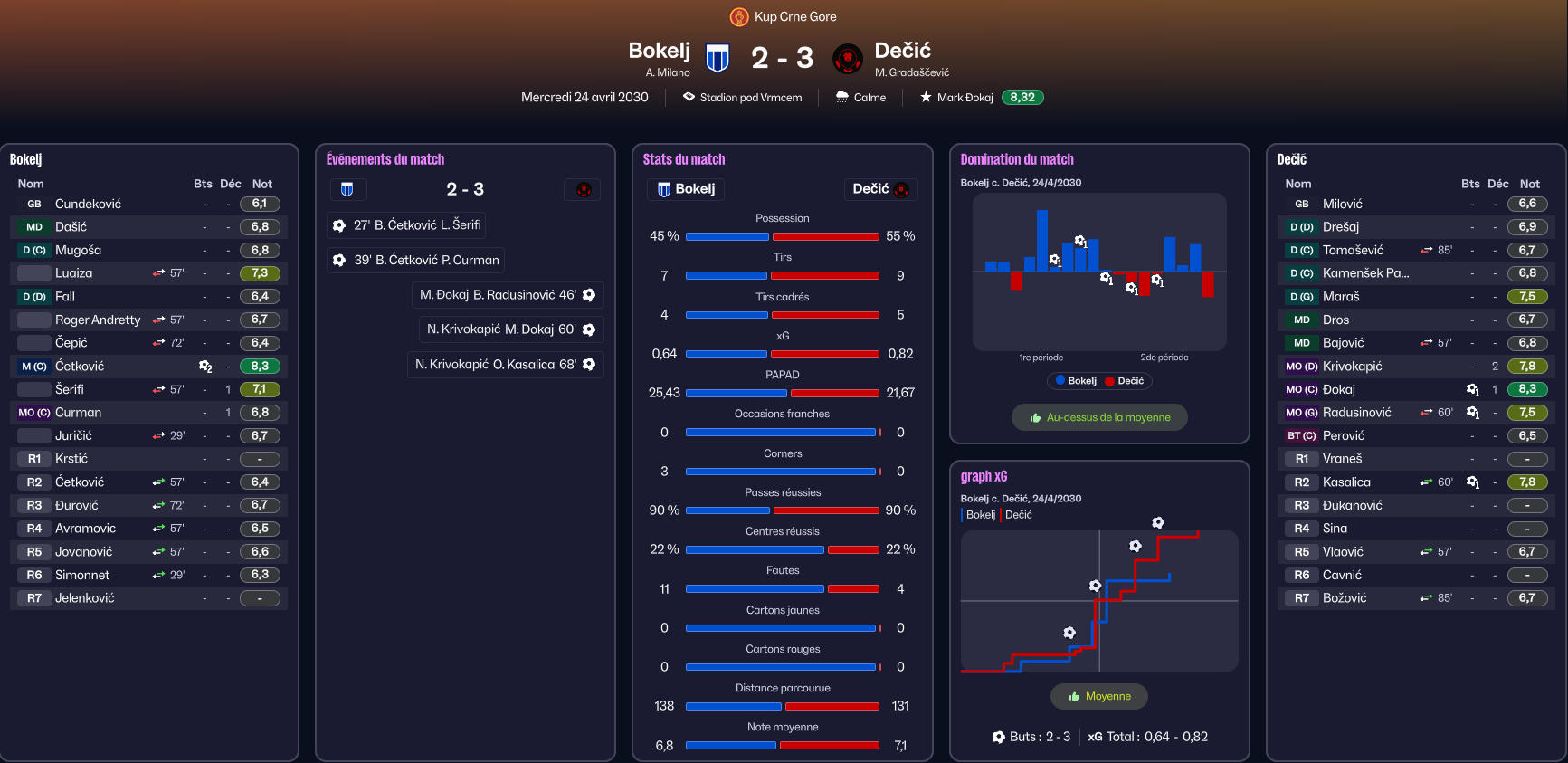
Task: Select goalkeeper Cundeković in Bokelj lineup
Action: tap(88, 204)
